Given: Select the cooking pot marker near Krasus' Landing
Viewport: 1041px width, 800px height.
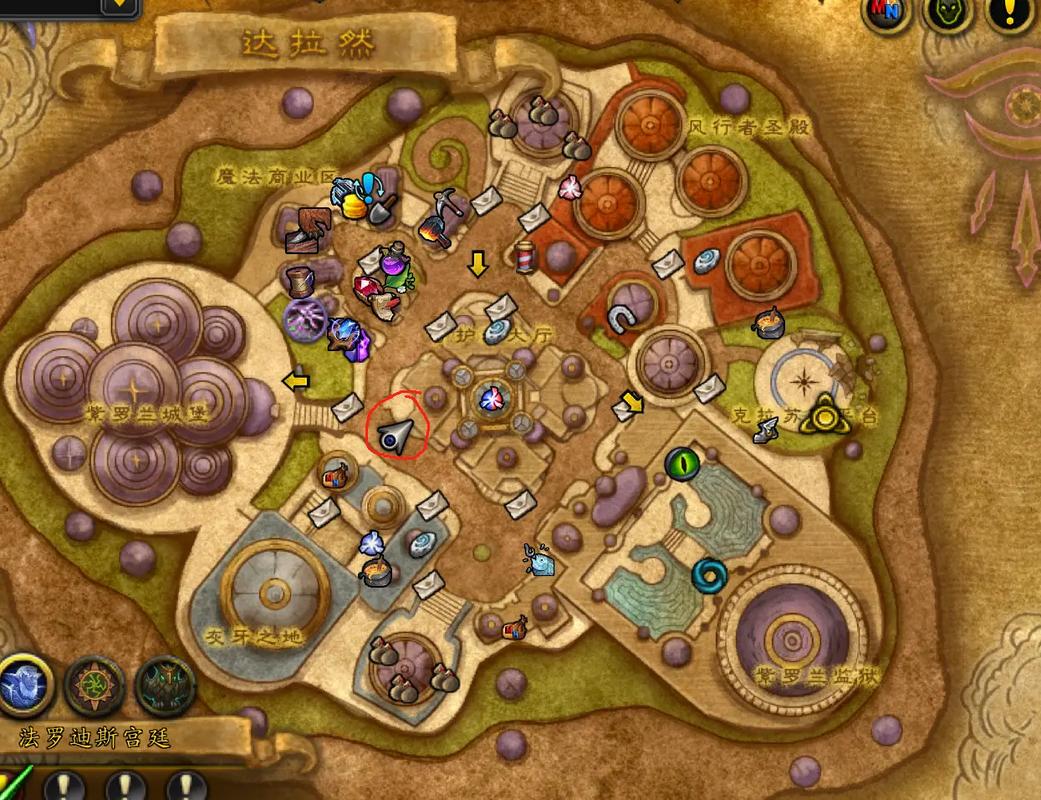Looking at the screenshot, I should coord(769,322).
